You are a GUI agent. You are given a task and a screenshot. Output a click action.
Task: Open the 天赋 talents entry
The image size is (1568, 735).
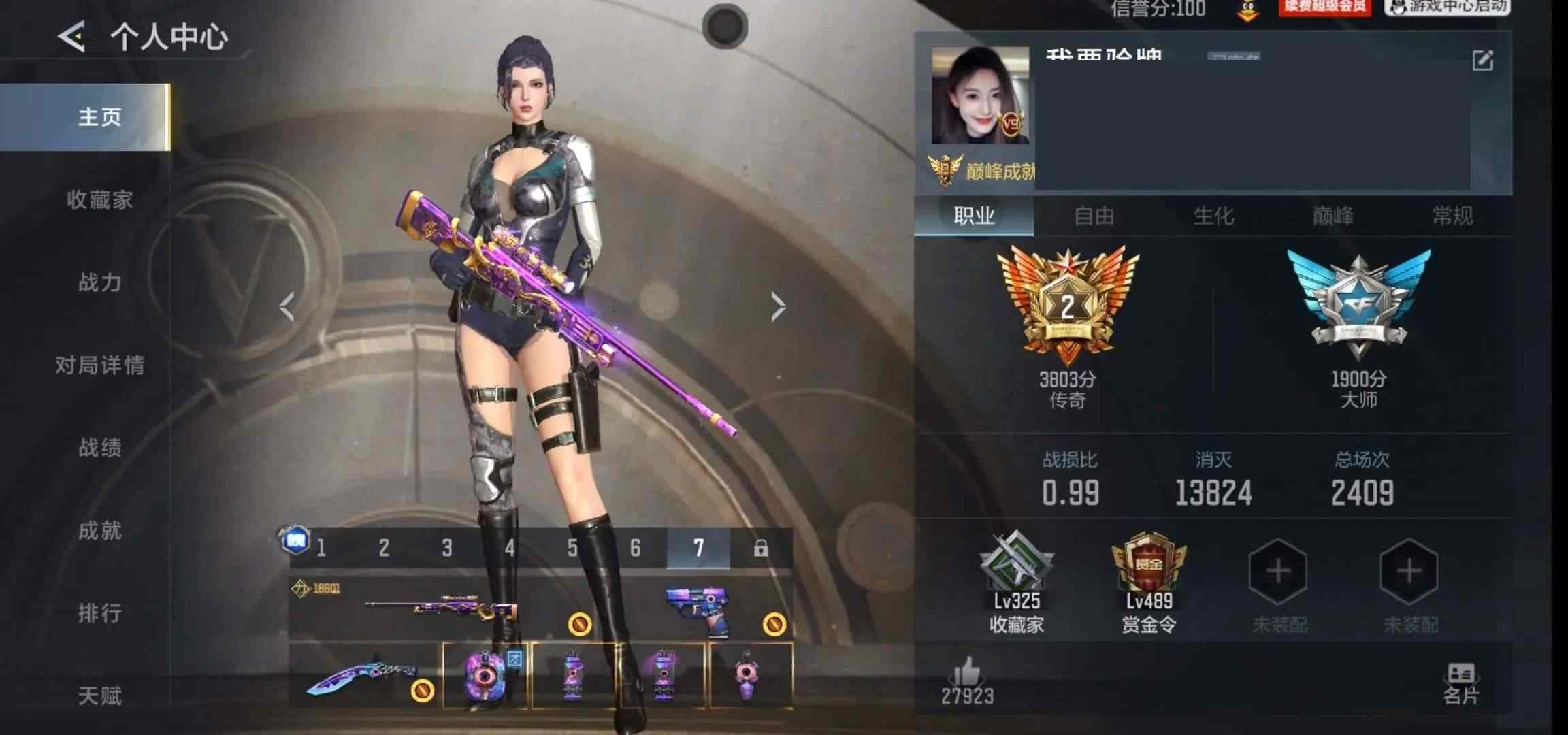[x=99, y=695]
